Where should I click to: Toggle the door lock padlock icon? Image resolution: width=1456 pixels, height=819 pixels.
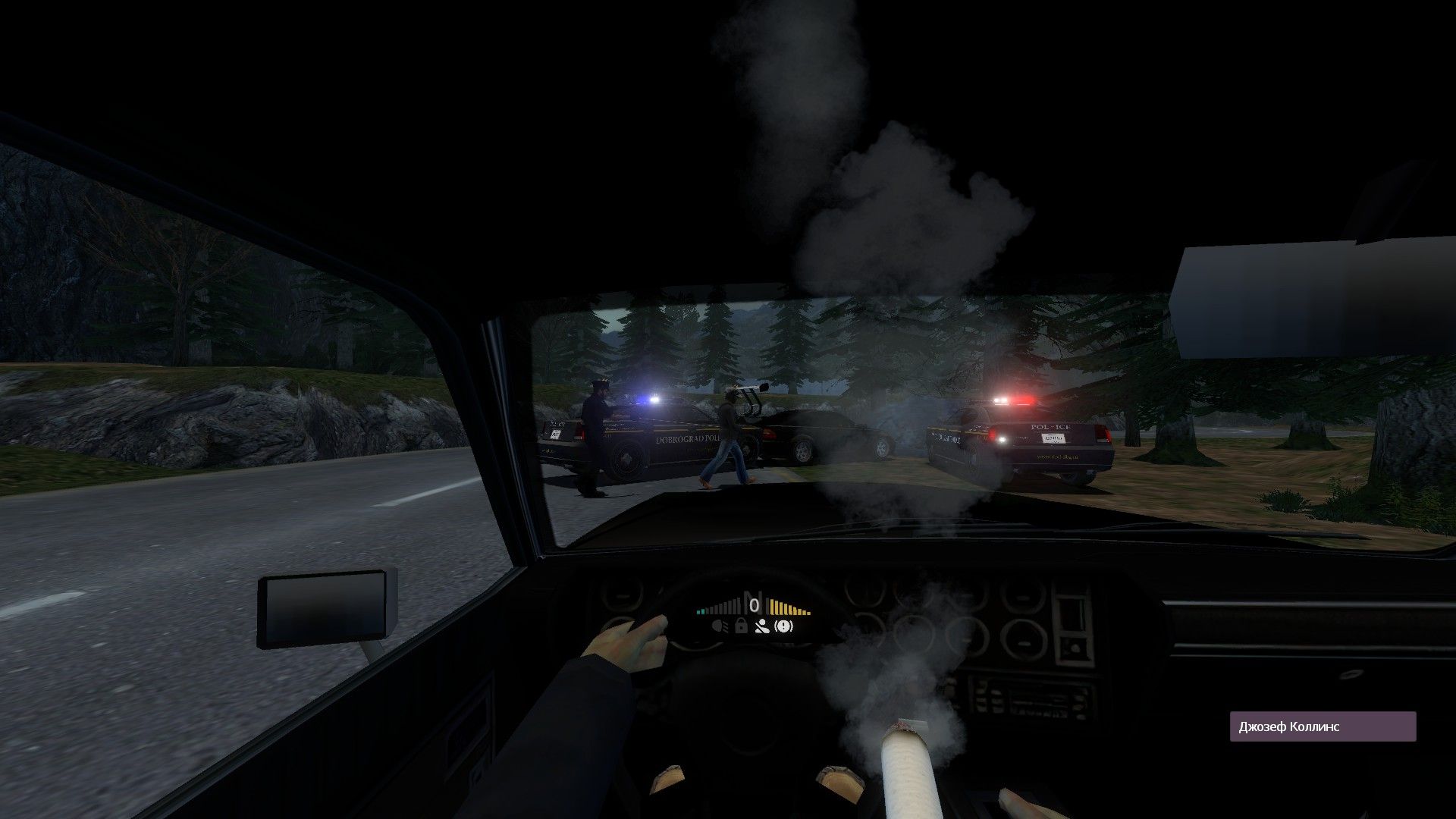pos(741,626)
